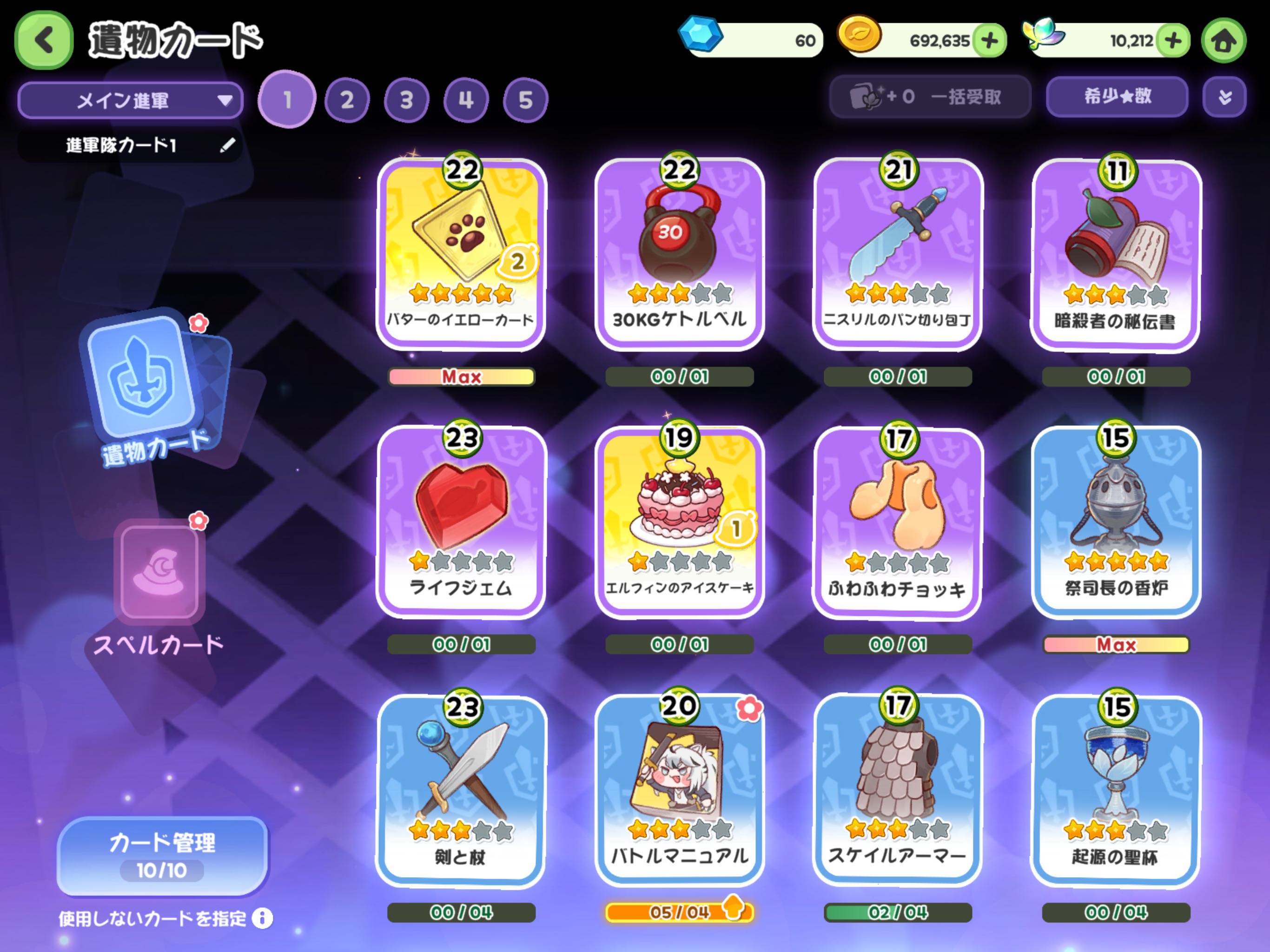Image resolution: width=1270 pixels, height=952 pixels.
Task: Select the 祭司長の香炉 censer card
Action: [x=1116, y=521]
